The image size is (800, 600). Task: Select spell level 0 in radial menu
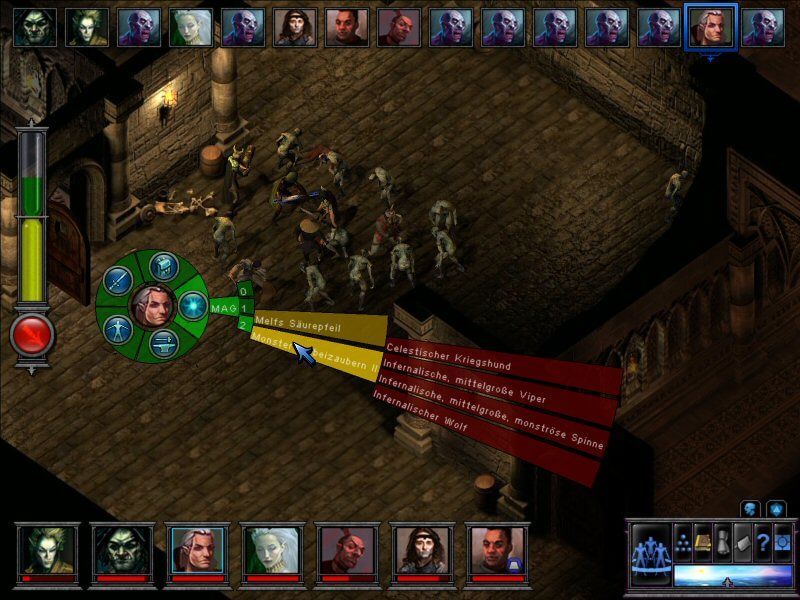(x=243, y=293)
